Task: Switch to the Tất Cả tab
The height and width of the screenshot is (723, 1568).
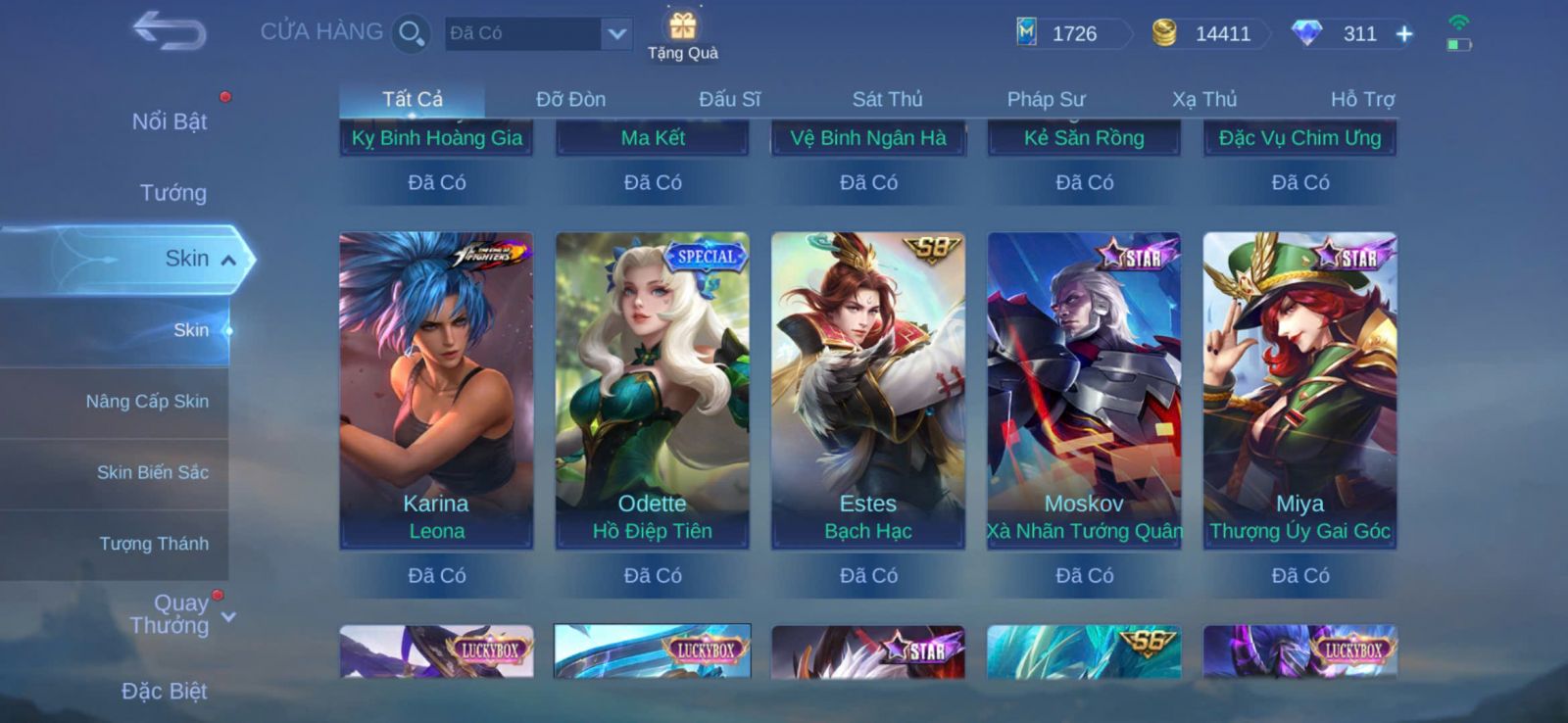Action: pos(413,99)
